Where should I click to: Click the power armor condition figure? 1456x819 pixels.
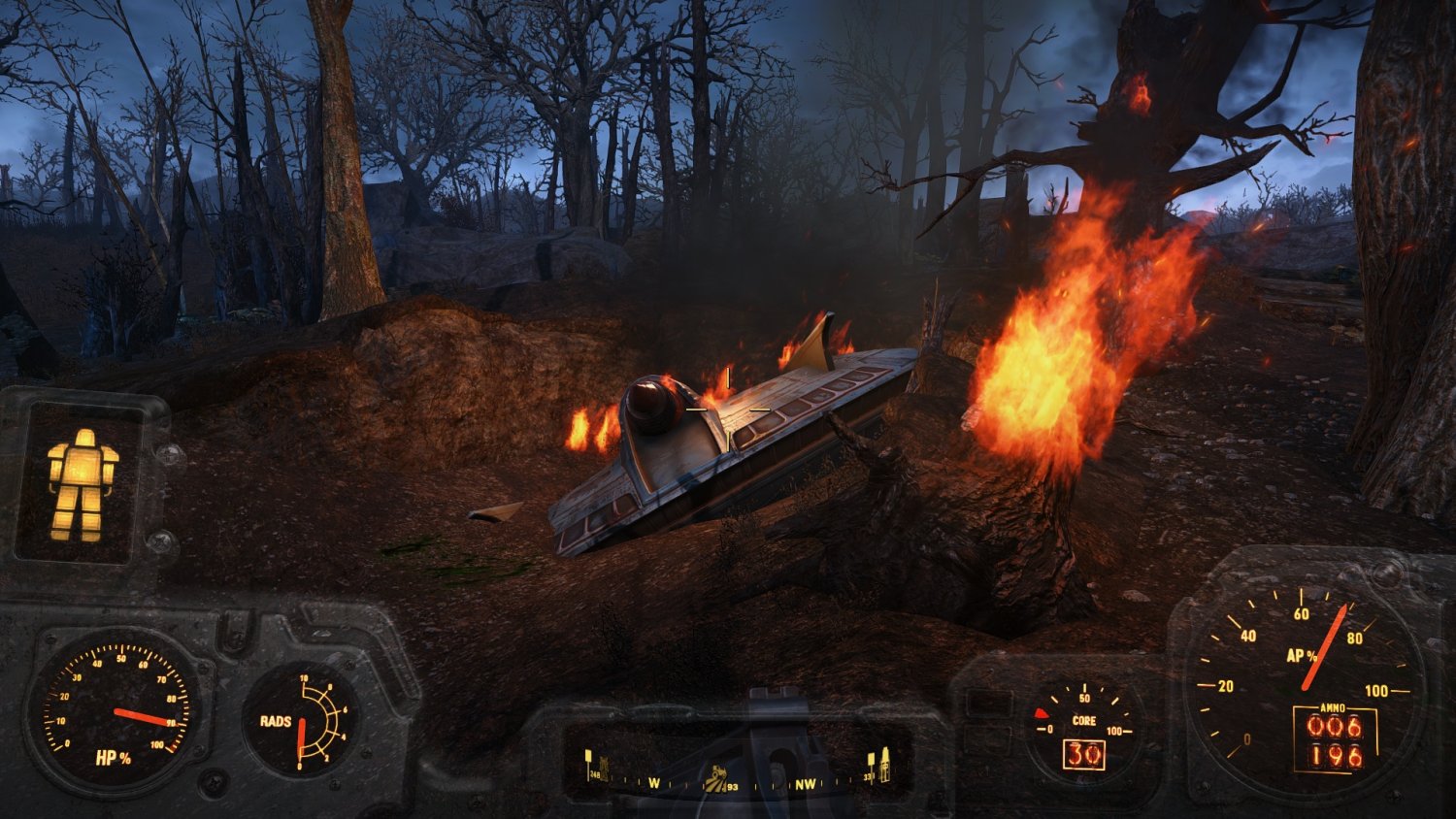(x=82, y=484)
